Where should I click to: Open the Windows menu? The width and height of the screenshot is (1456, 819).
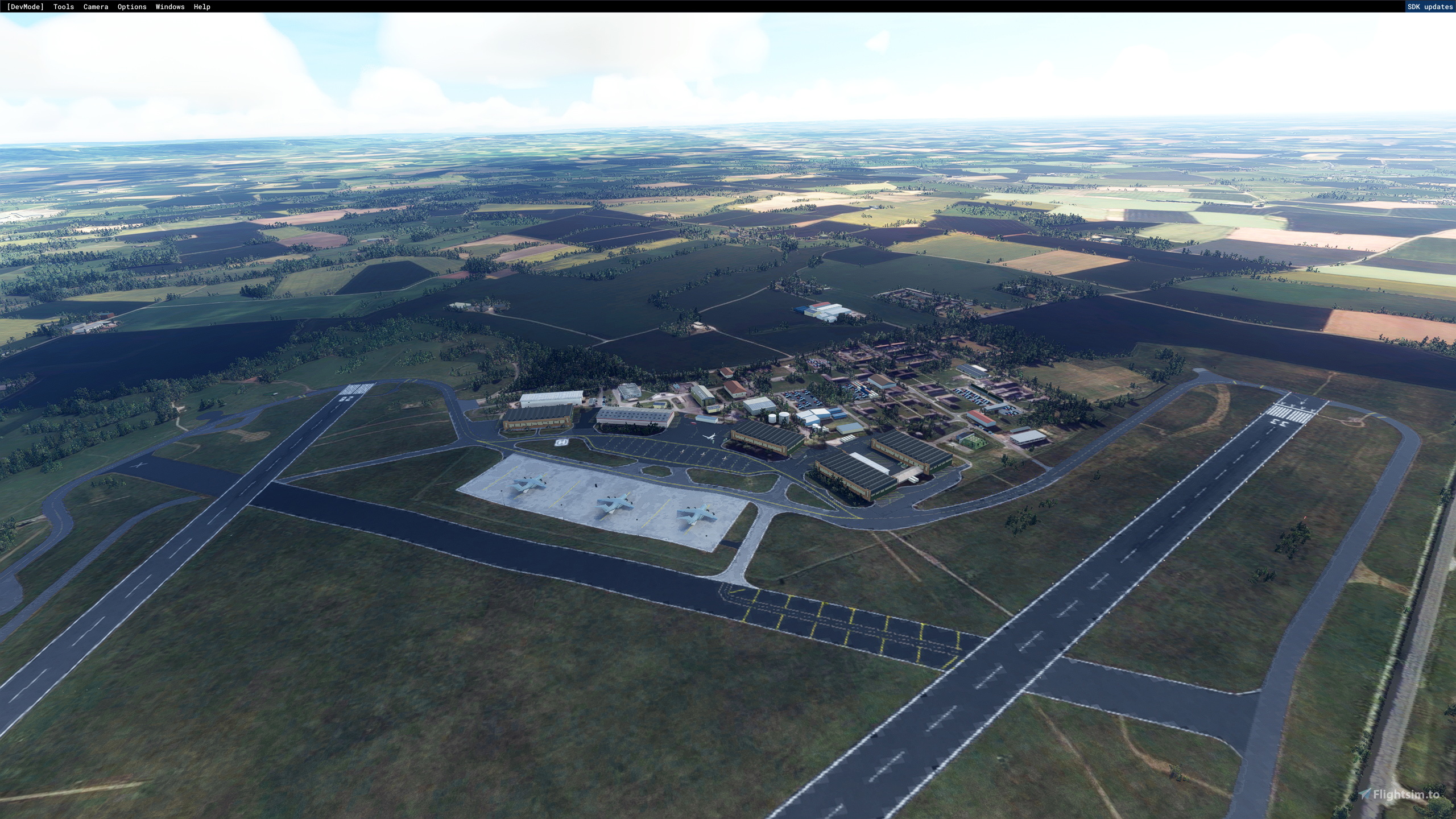tap(169, 7)
